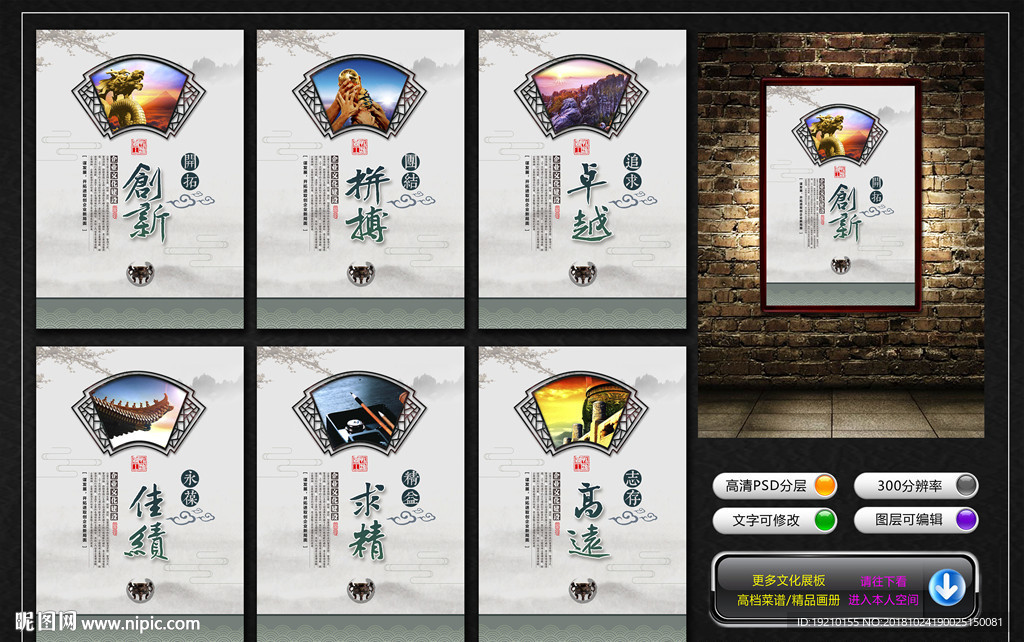The width and height of the screenshot is (1024, 642).
Task: Select the 文字可修改 pill button
Action: [775, 520]
